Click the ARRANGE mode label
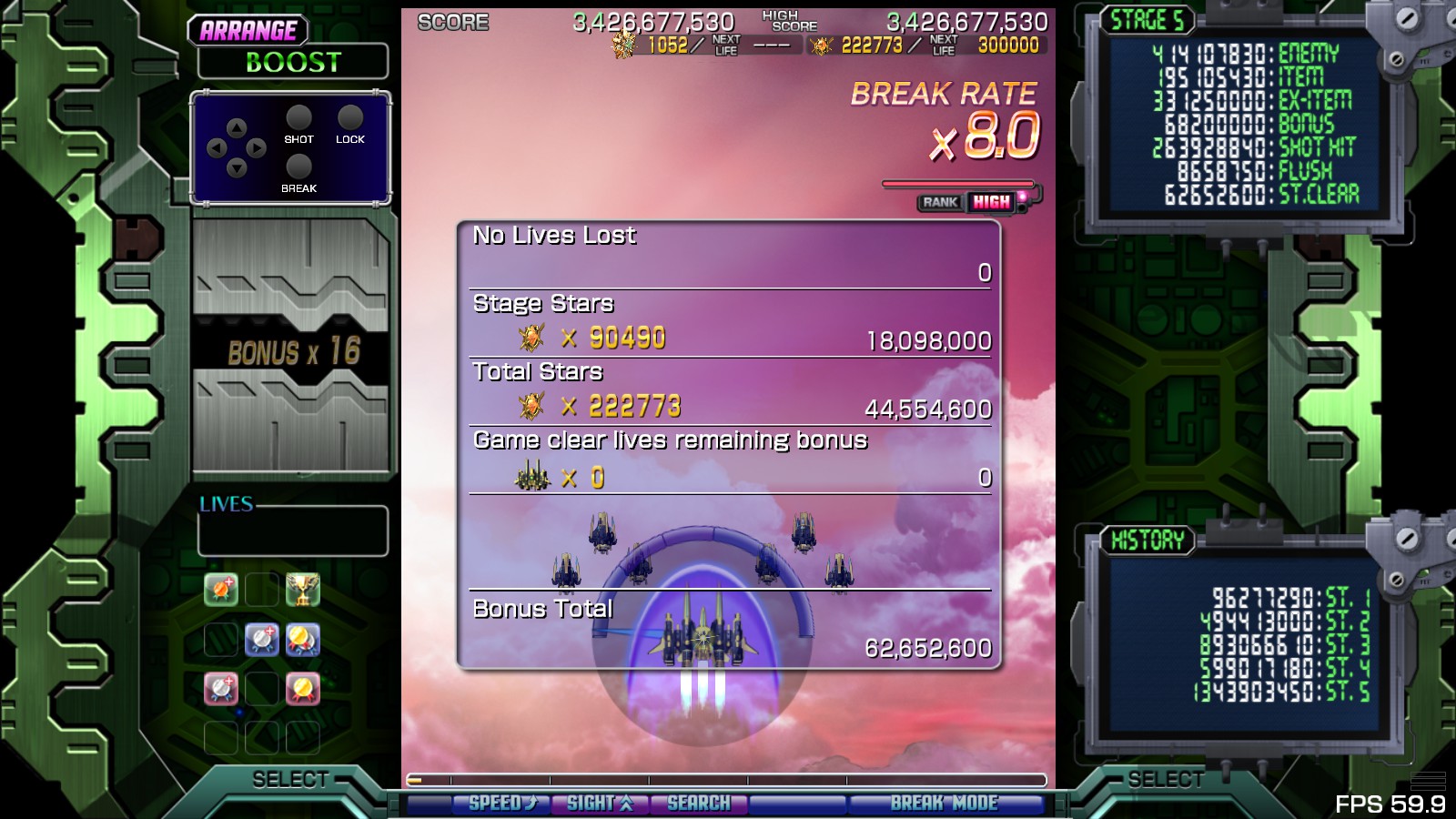 pyautogui.click(x=248, y=31)
